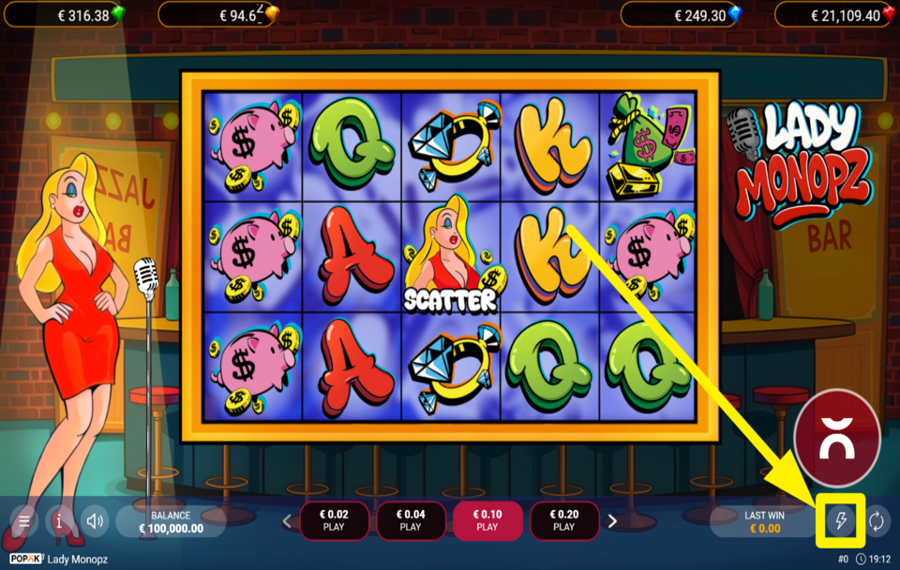Choose the € 0.04 play bet
900x570 pixels.
click(410, 521)
